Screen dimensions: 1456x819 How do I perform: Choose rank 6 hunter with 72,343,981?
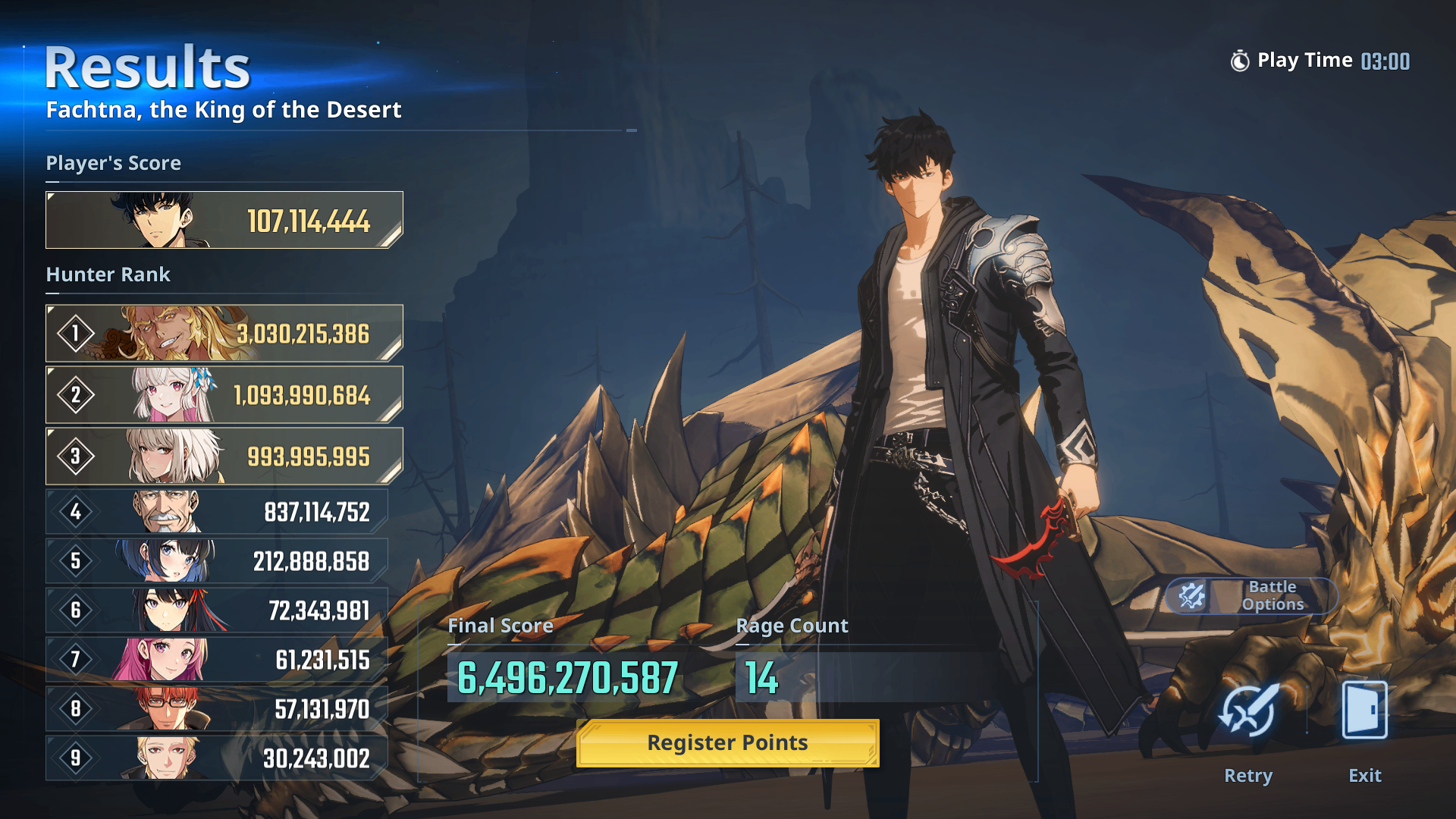click(x=217, y=610)
